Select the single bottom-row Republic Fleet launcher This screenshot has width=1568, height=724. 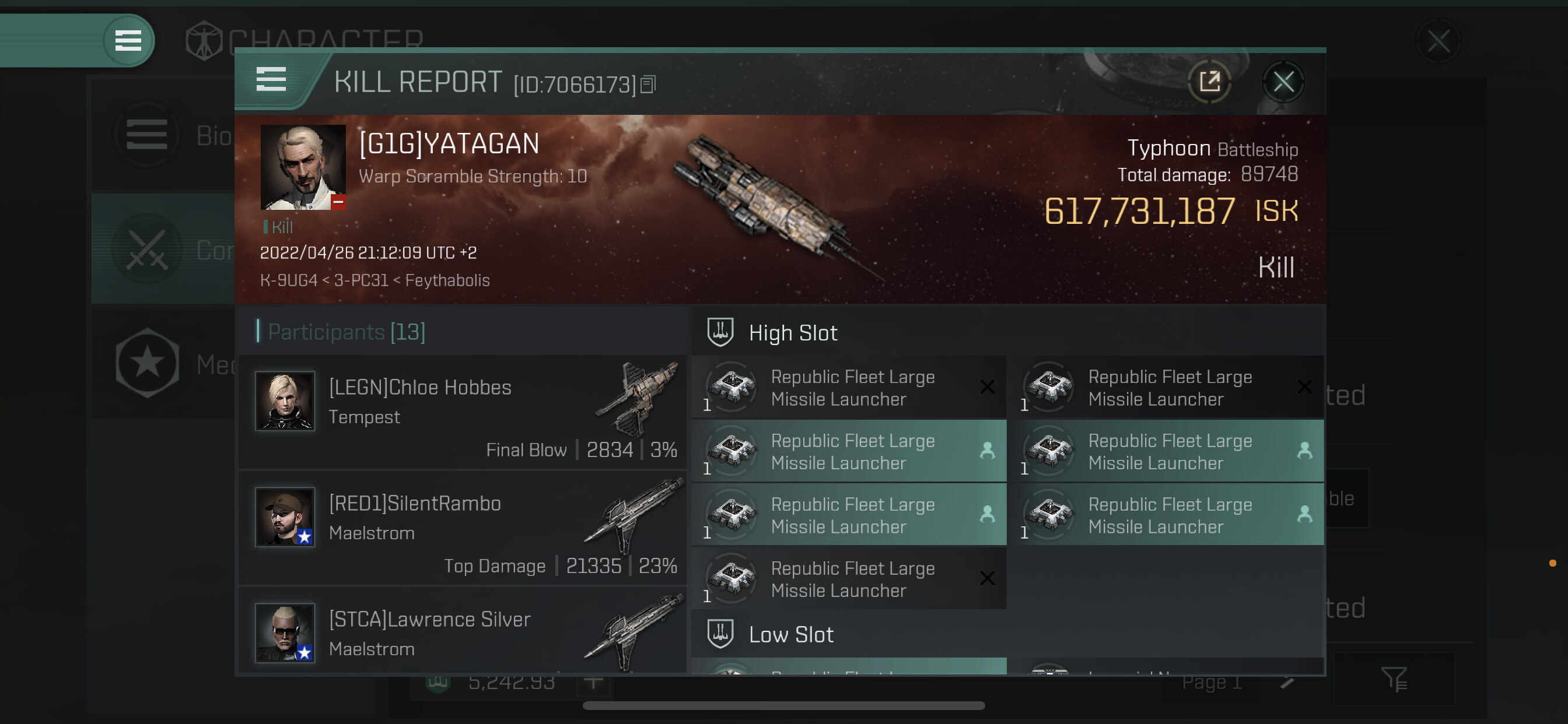point(849,579)
